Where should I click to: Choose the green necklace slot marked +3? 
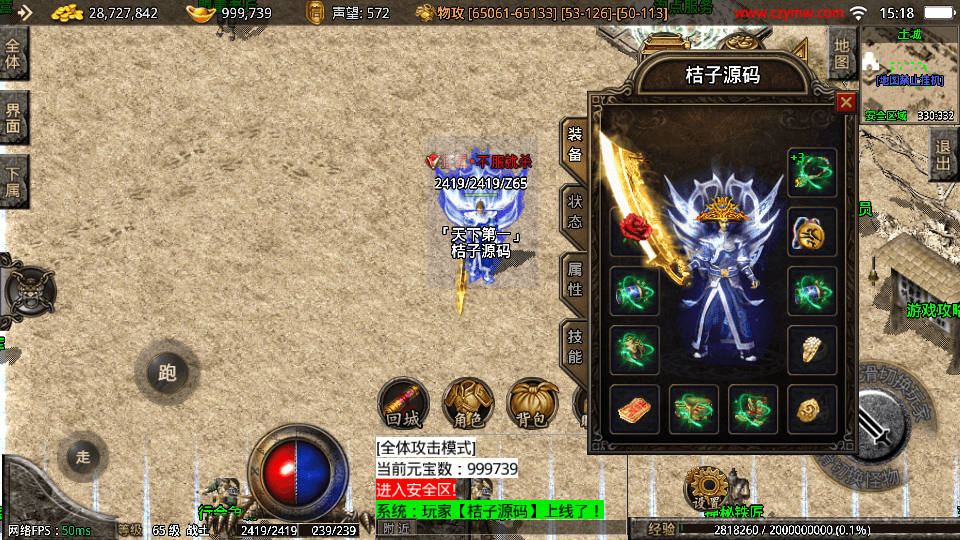coord(812,172)
